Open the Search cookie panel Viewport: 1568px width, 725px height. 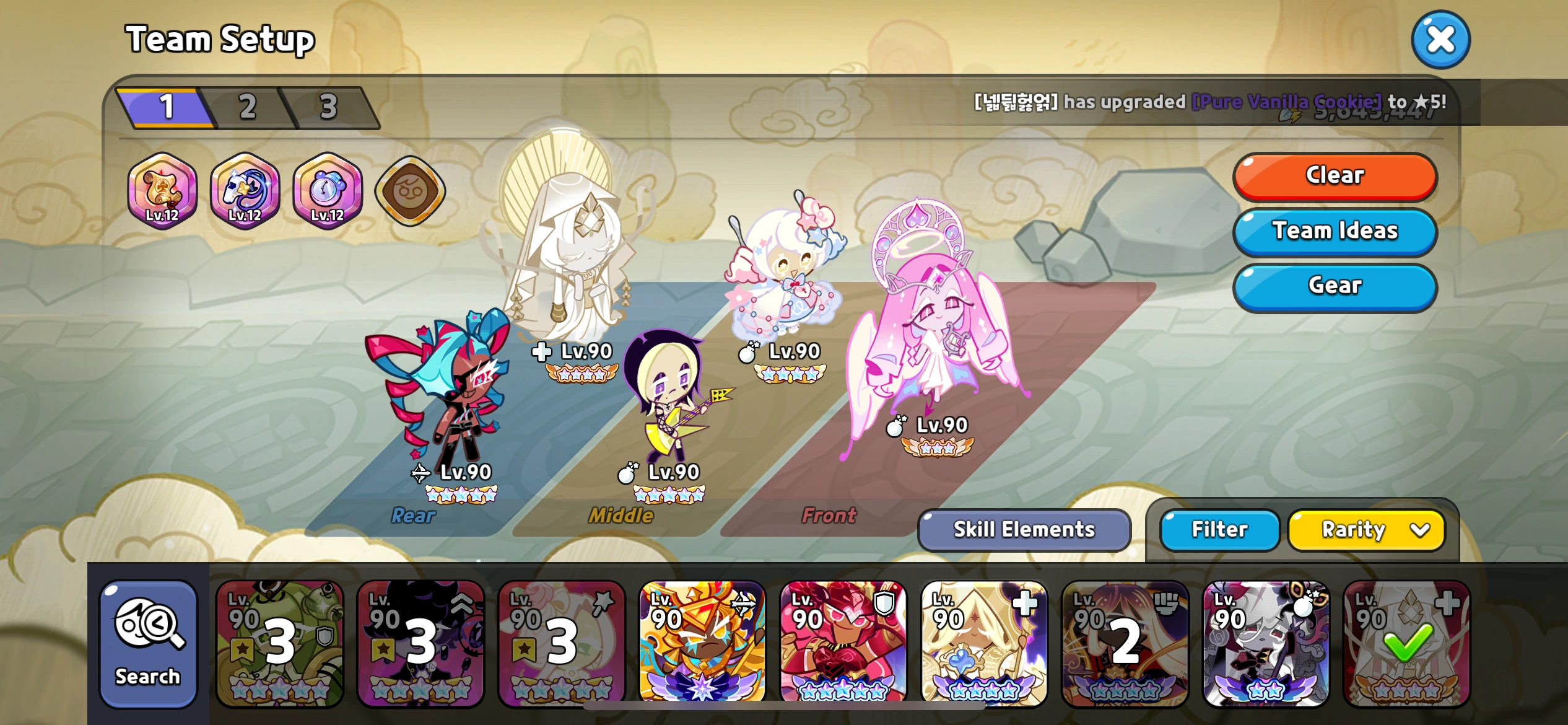[x=147, y=644]
